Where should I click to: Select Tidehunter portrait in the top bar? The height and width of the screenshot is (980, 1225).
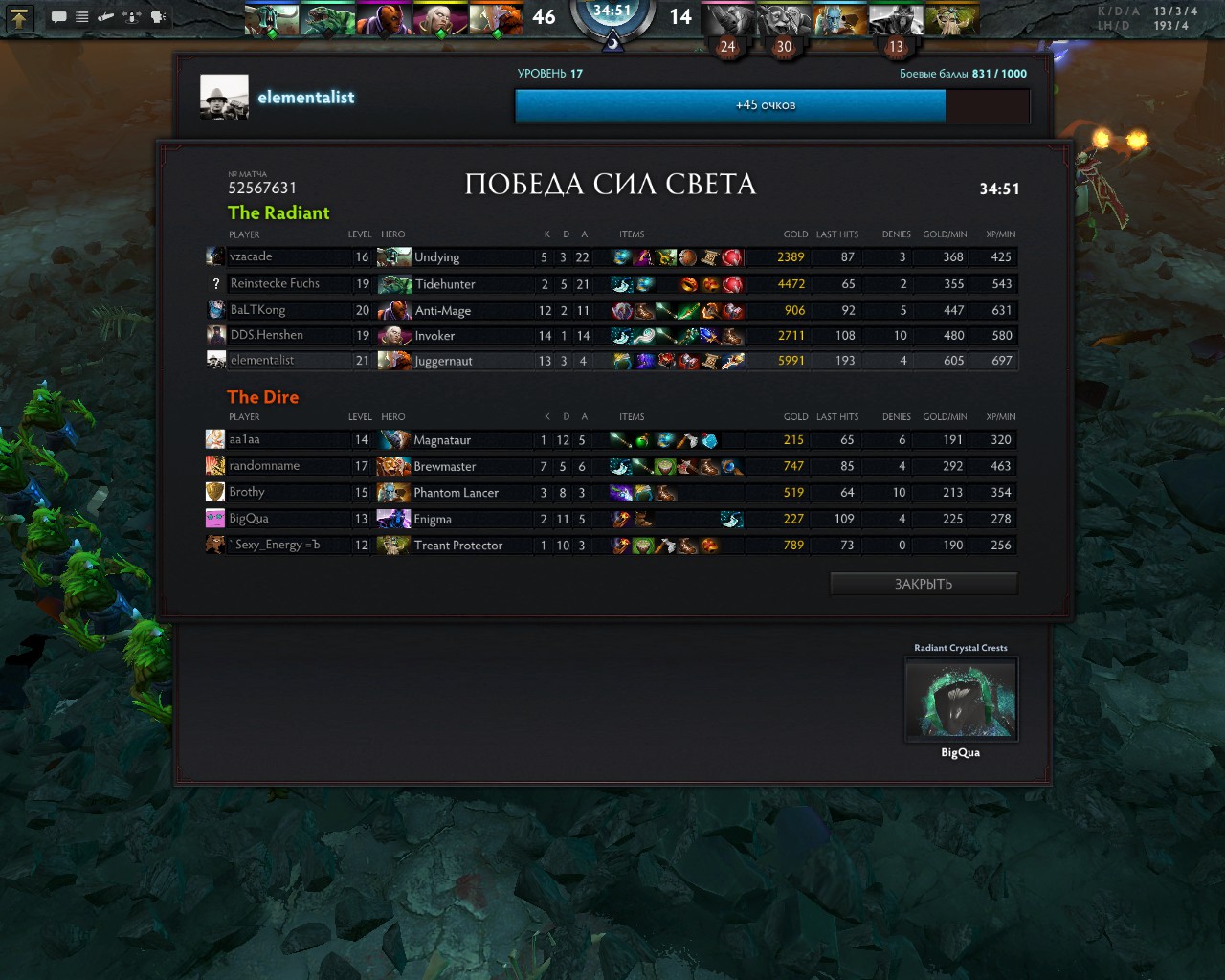click(x=327, y=18)
